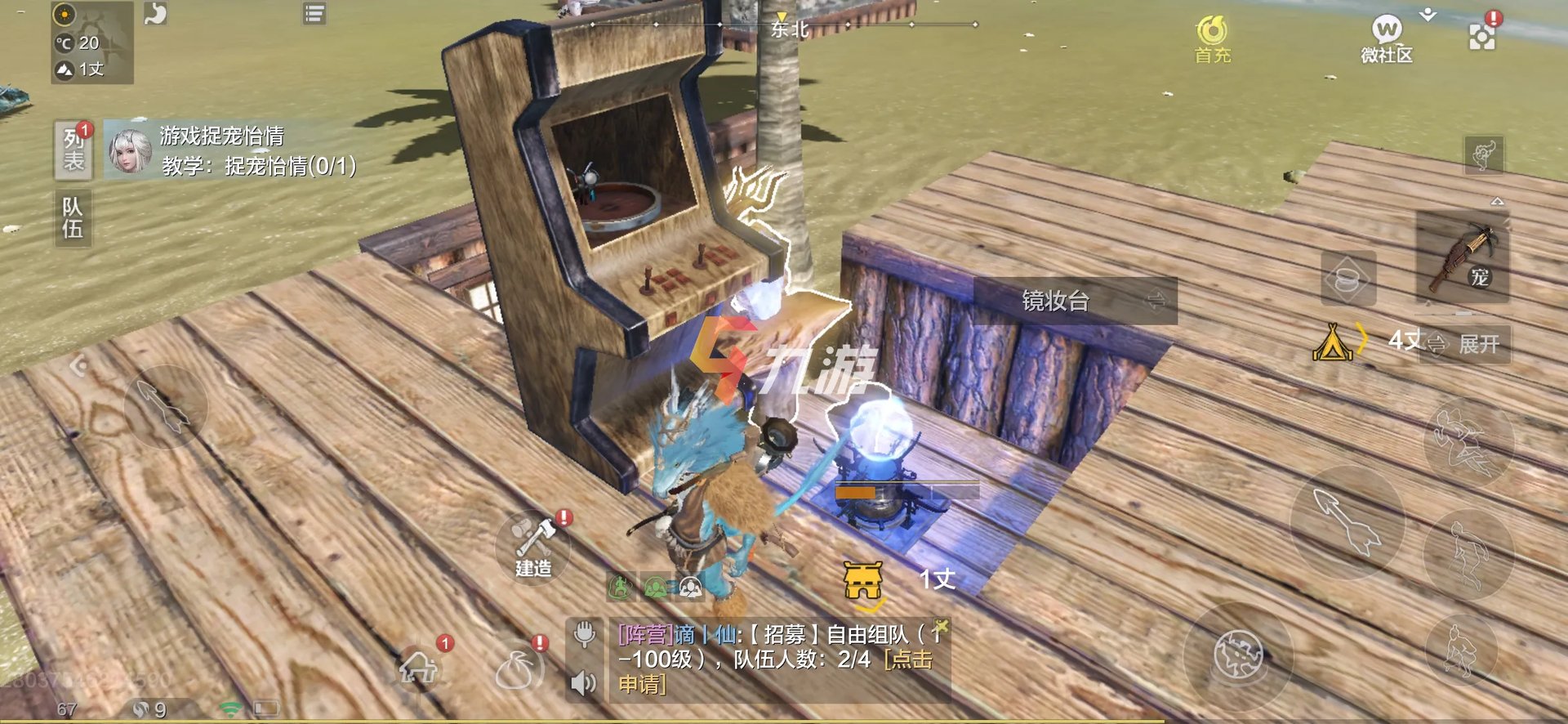The height and width of the screenshot is (724, 1568).
Task: Tap the arrow attack button
Action: (1347, 524)
